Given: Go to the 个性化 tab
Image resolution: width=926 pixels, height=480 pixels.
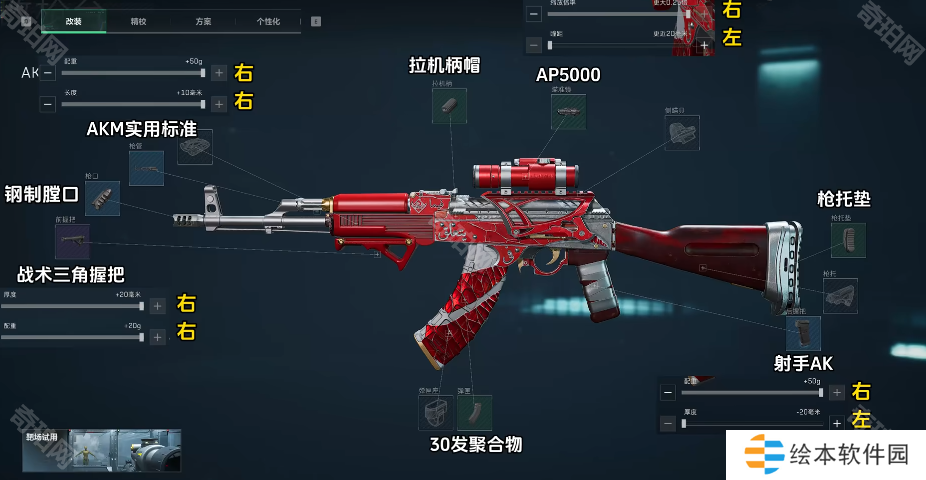Looking at the screenshot, I should [268, 21].
